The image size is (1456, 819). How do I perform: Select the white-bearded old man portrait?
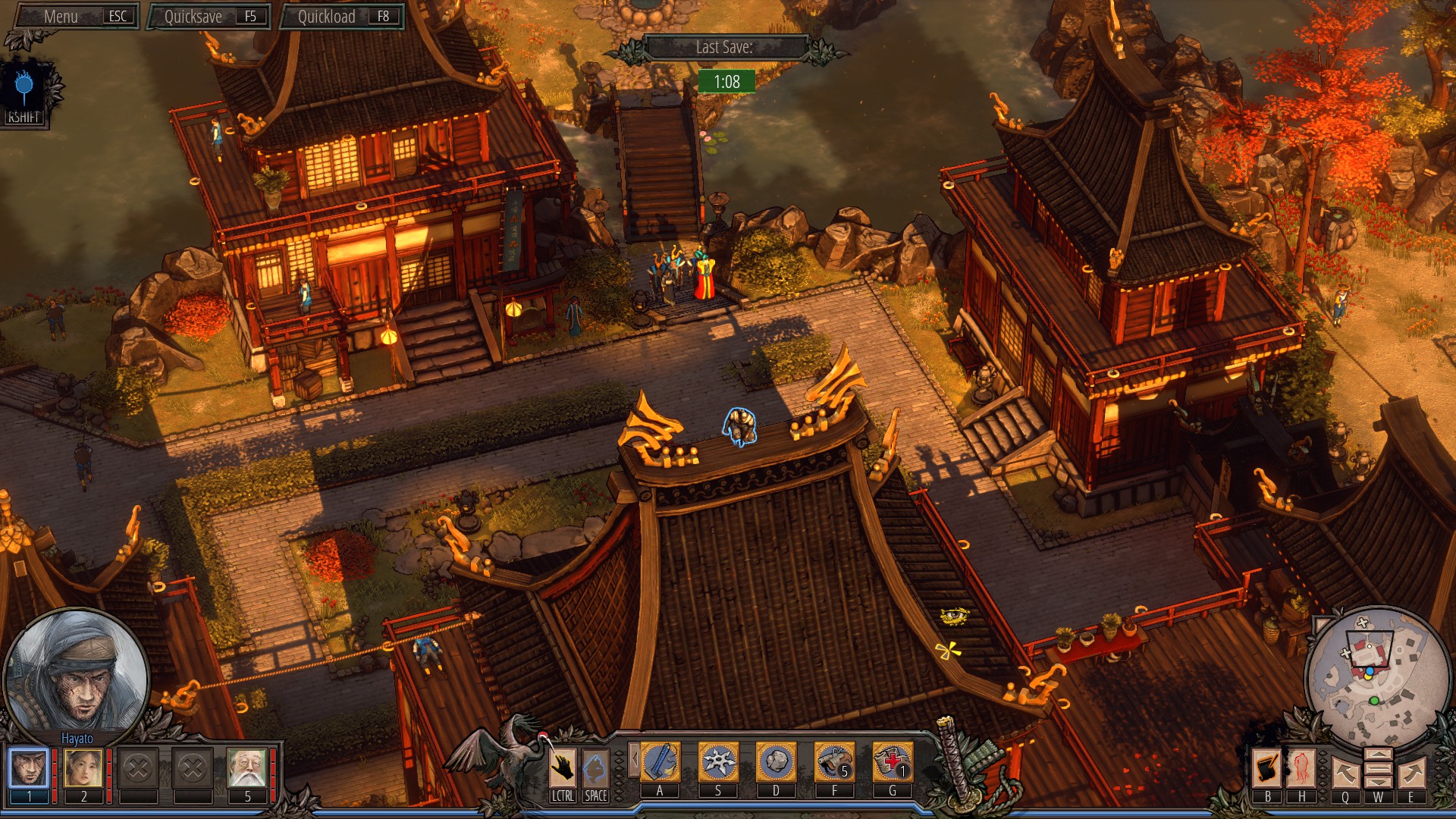pyautogui.click(x=247, y=767)
